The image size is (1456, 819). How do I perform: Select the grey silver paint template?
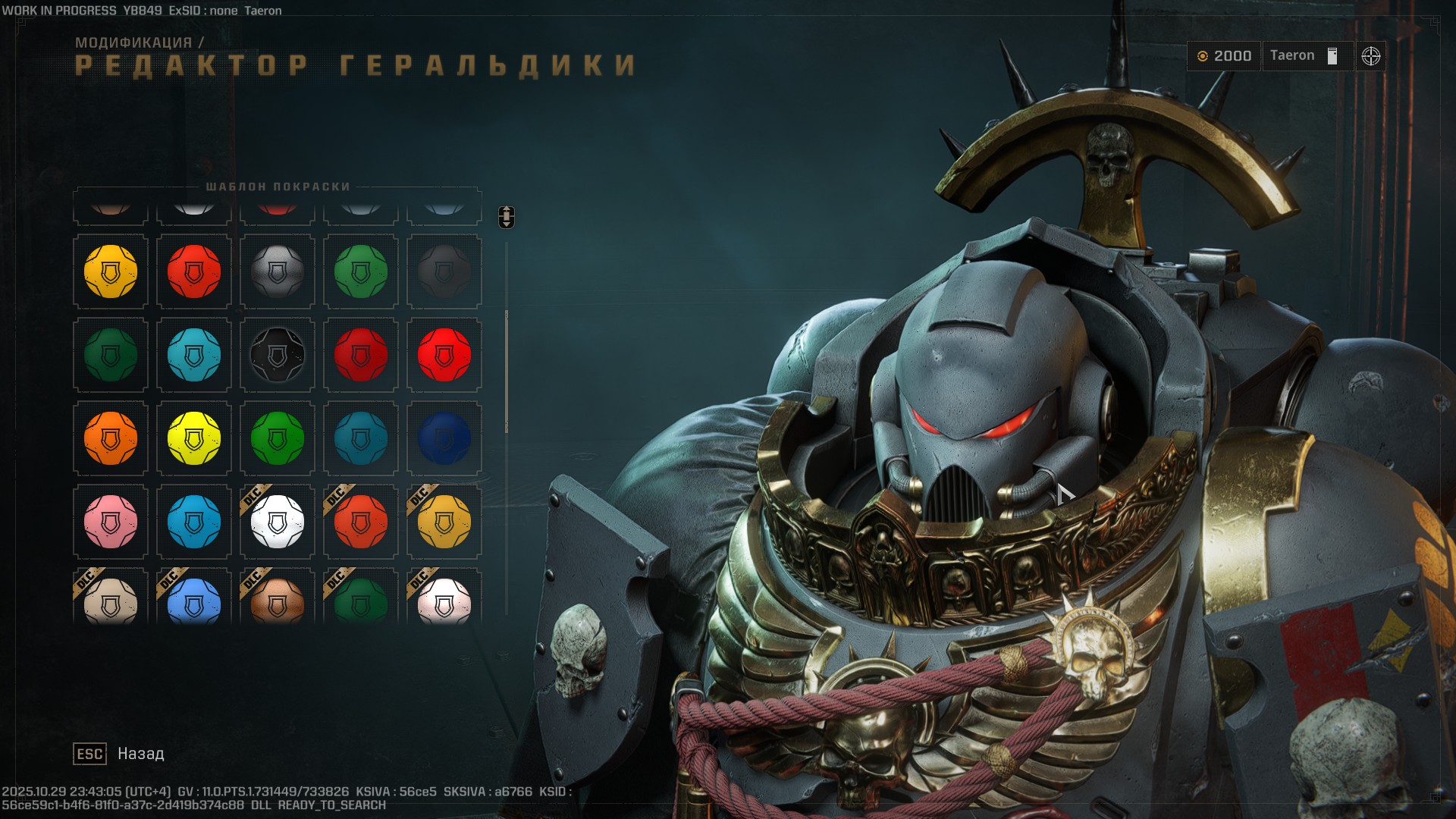coord(277,271)
